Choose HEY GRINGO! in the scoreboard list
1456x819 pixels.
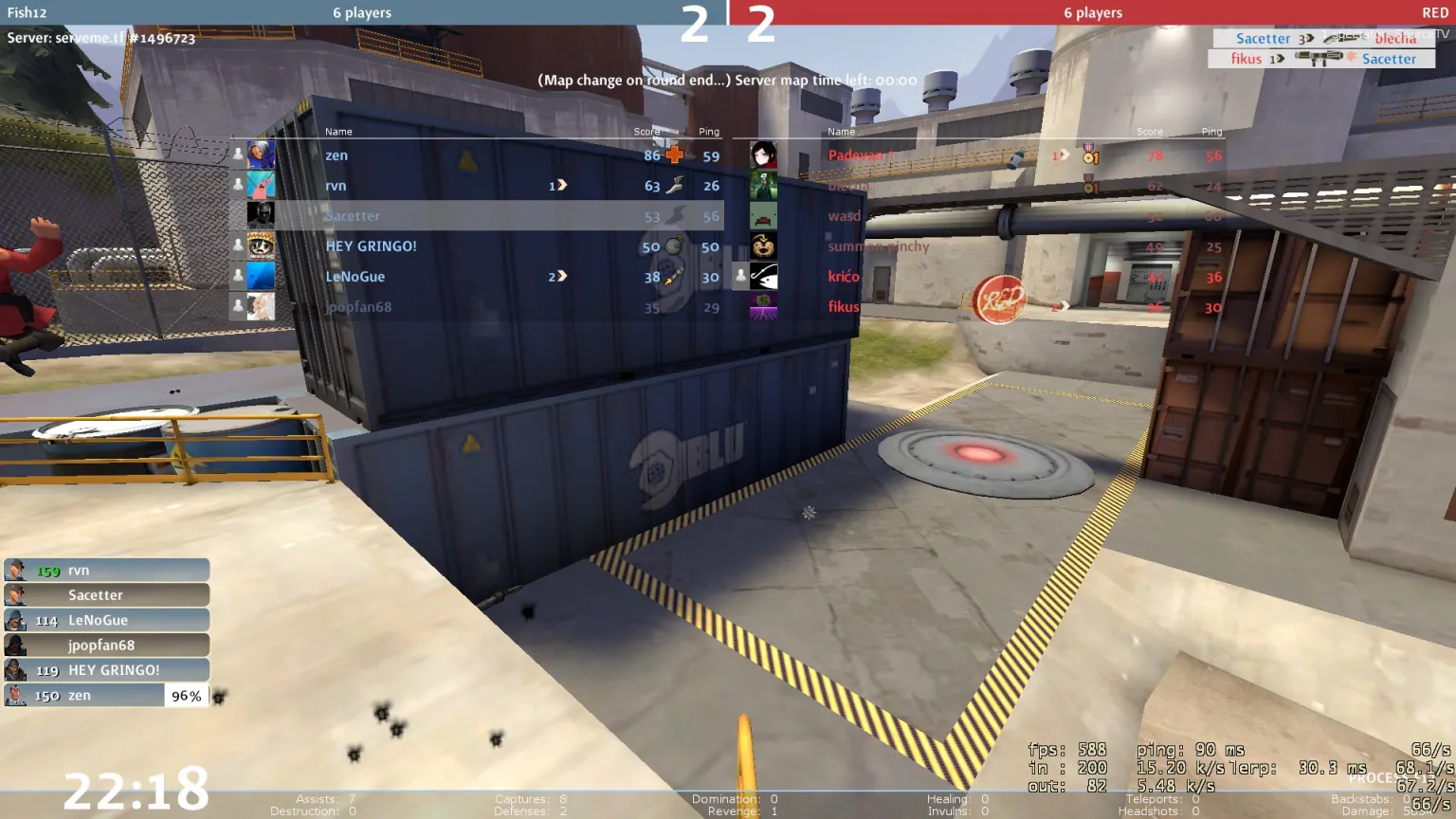[474, 246]
